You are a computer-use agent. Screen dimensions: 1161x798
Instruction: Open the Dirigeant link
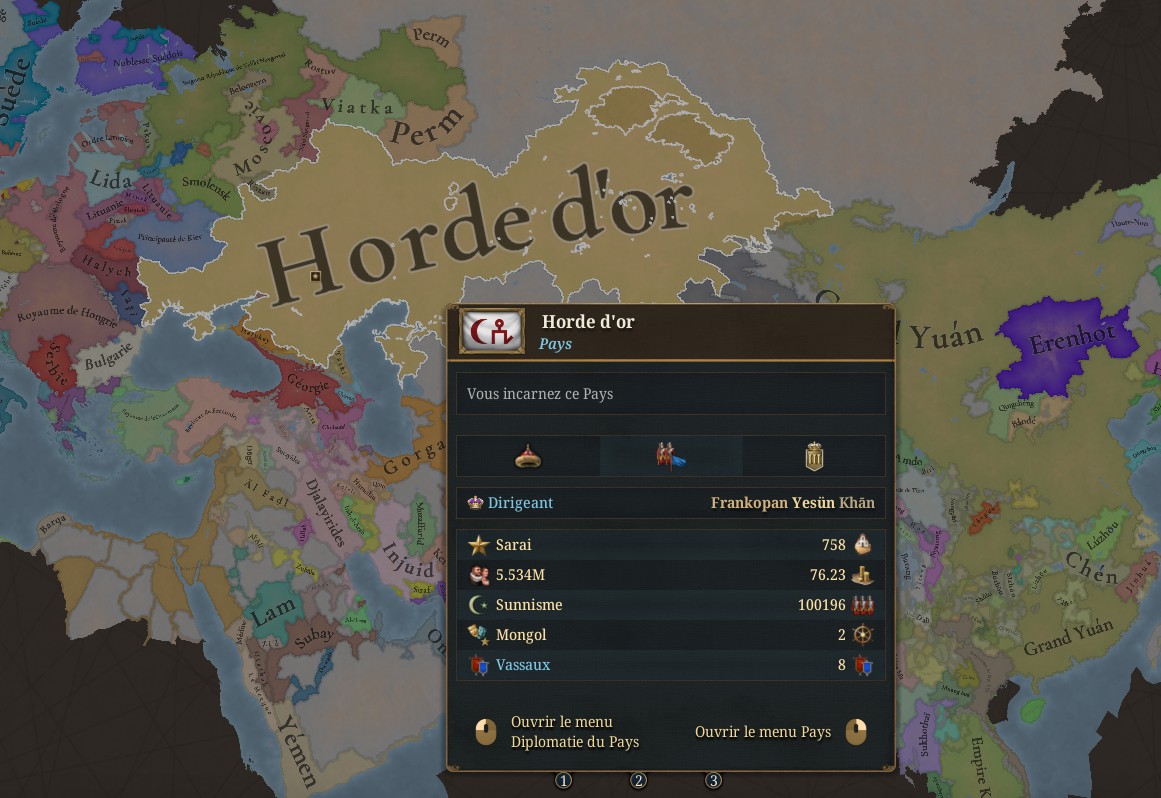(520, 503)
